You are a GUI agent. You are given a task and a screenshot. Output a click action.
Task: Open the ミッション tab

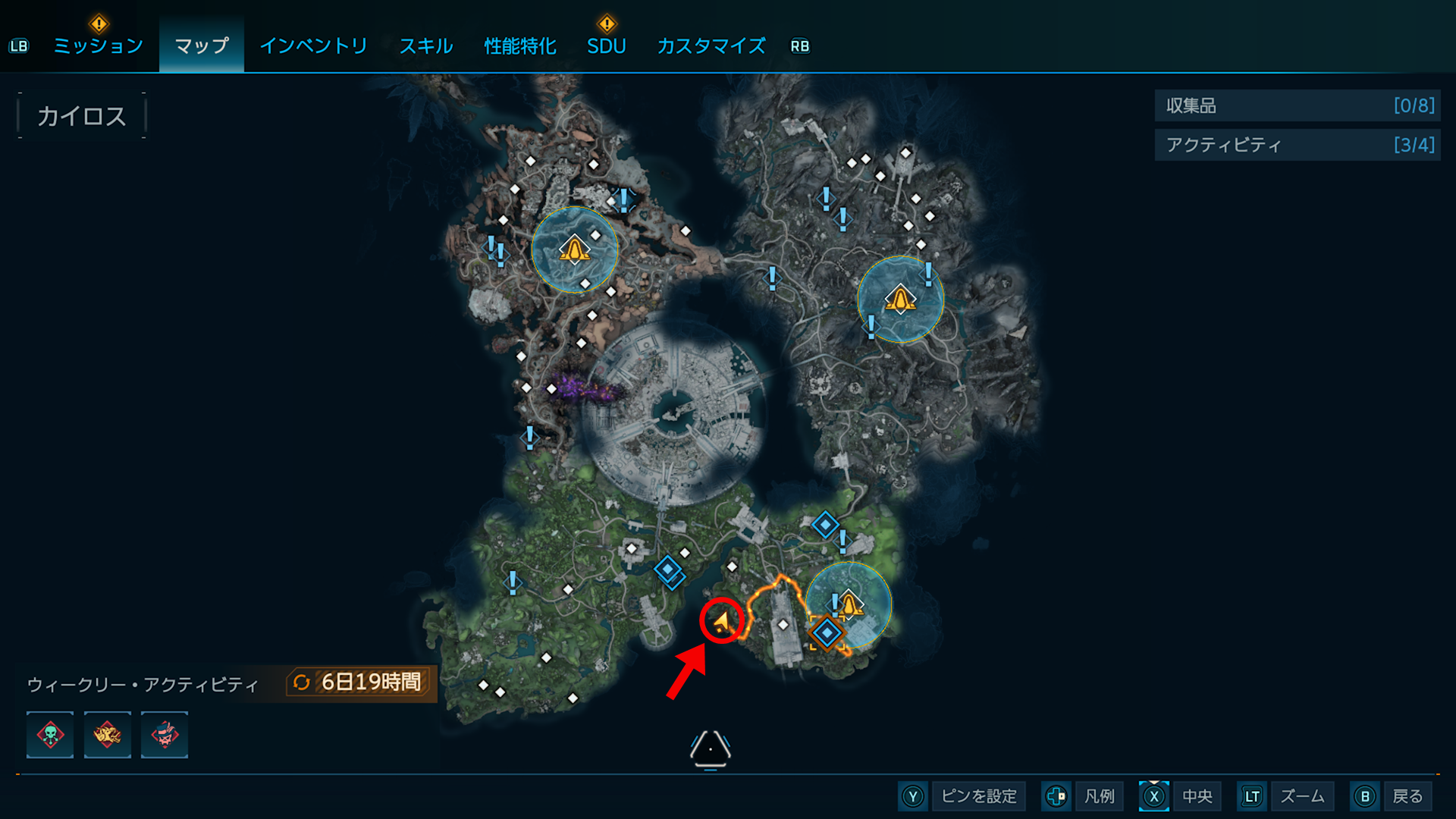(x=98, y=46)
